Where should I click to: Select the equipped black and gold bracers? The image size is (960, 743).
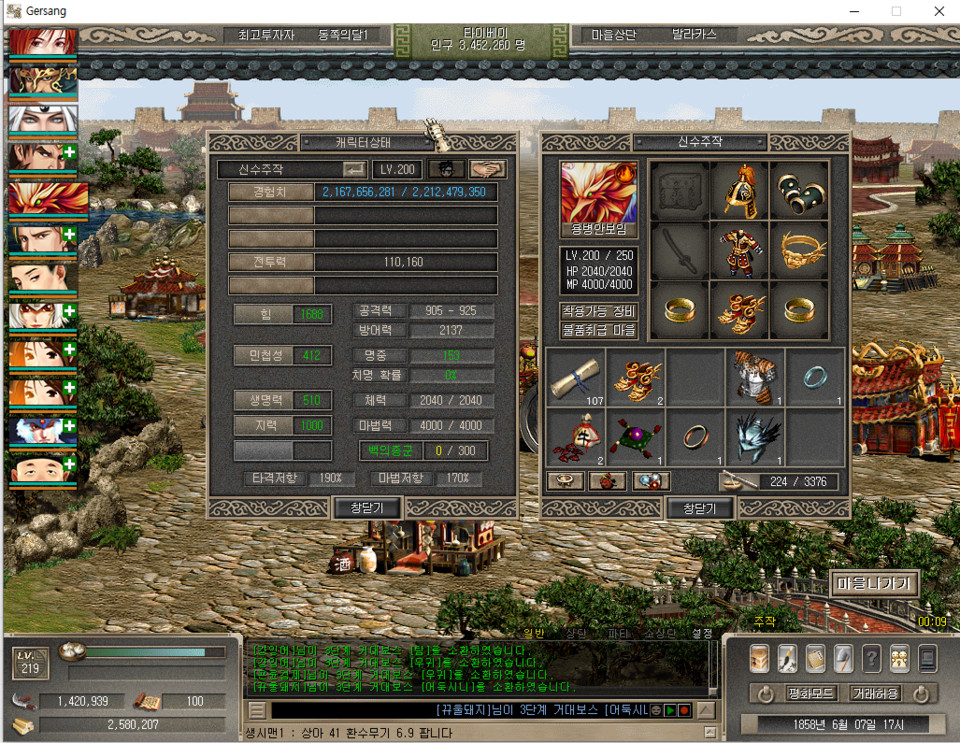[x=799, y=190]
